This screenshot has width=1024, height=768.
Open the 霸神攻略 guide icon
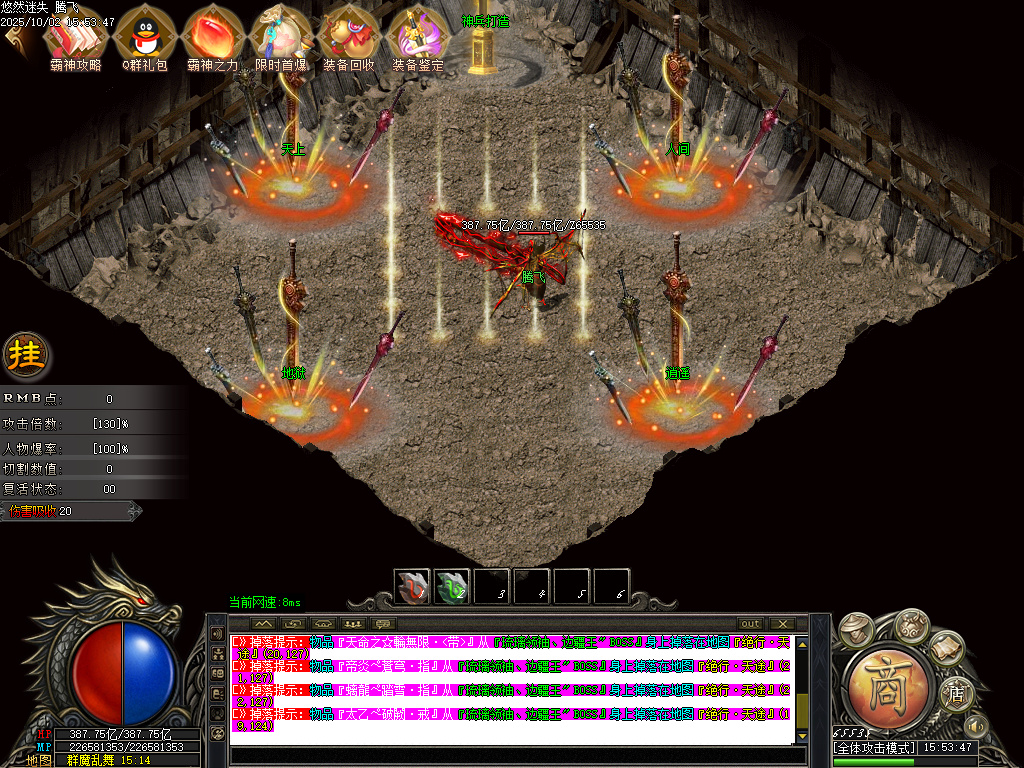pos(75,36)
